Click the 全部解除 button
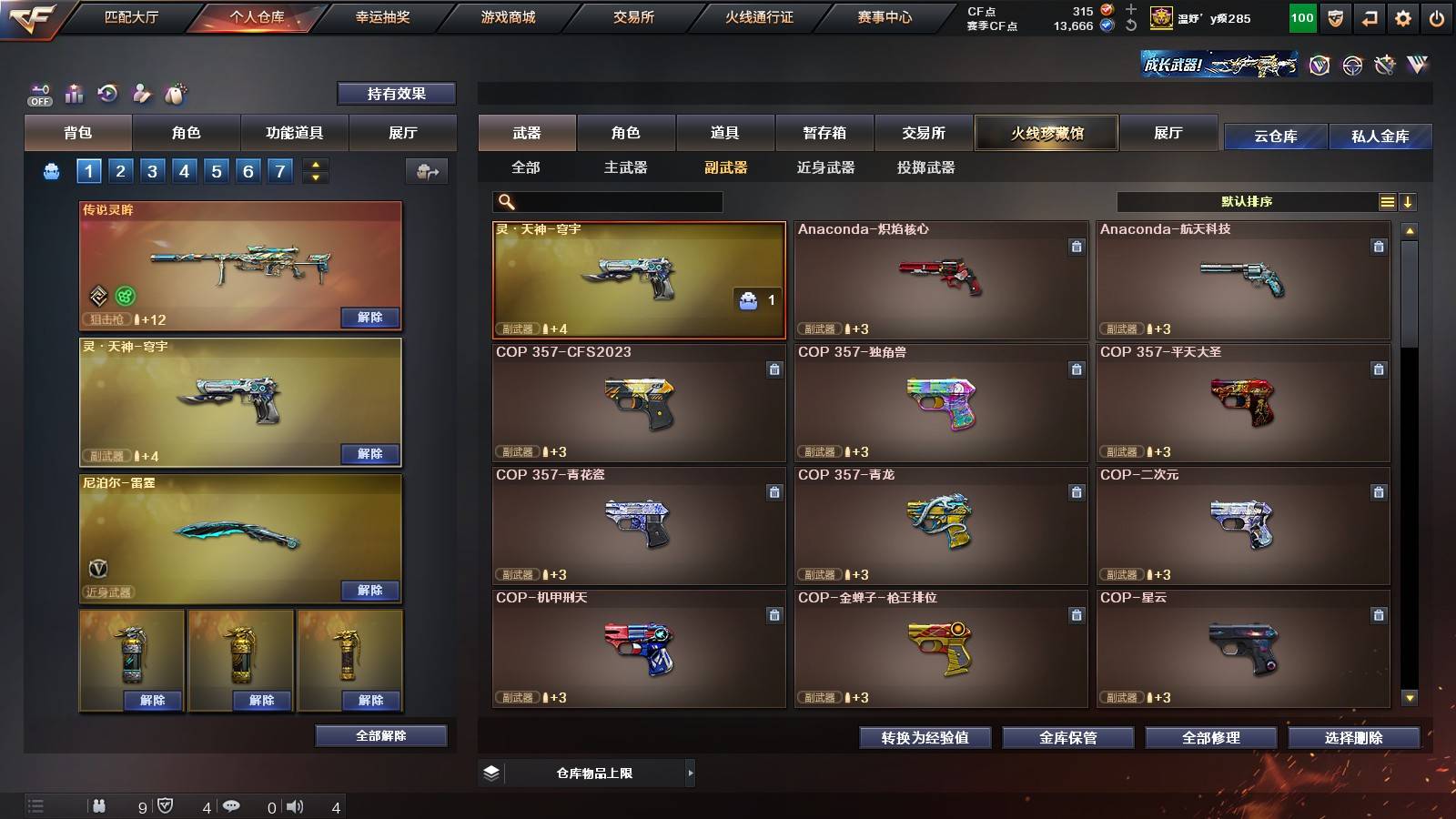1456x819 pixels. click(x=380, y=735)
